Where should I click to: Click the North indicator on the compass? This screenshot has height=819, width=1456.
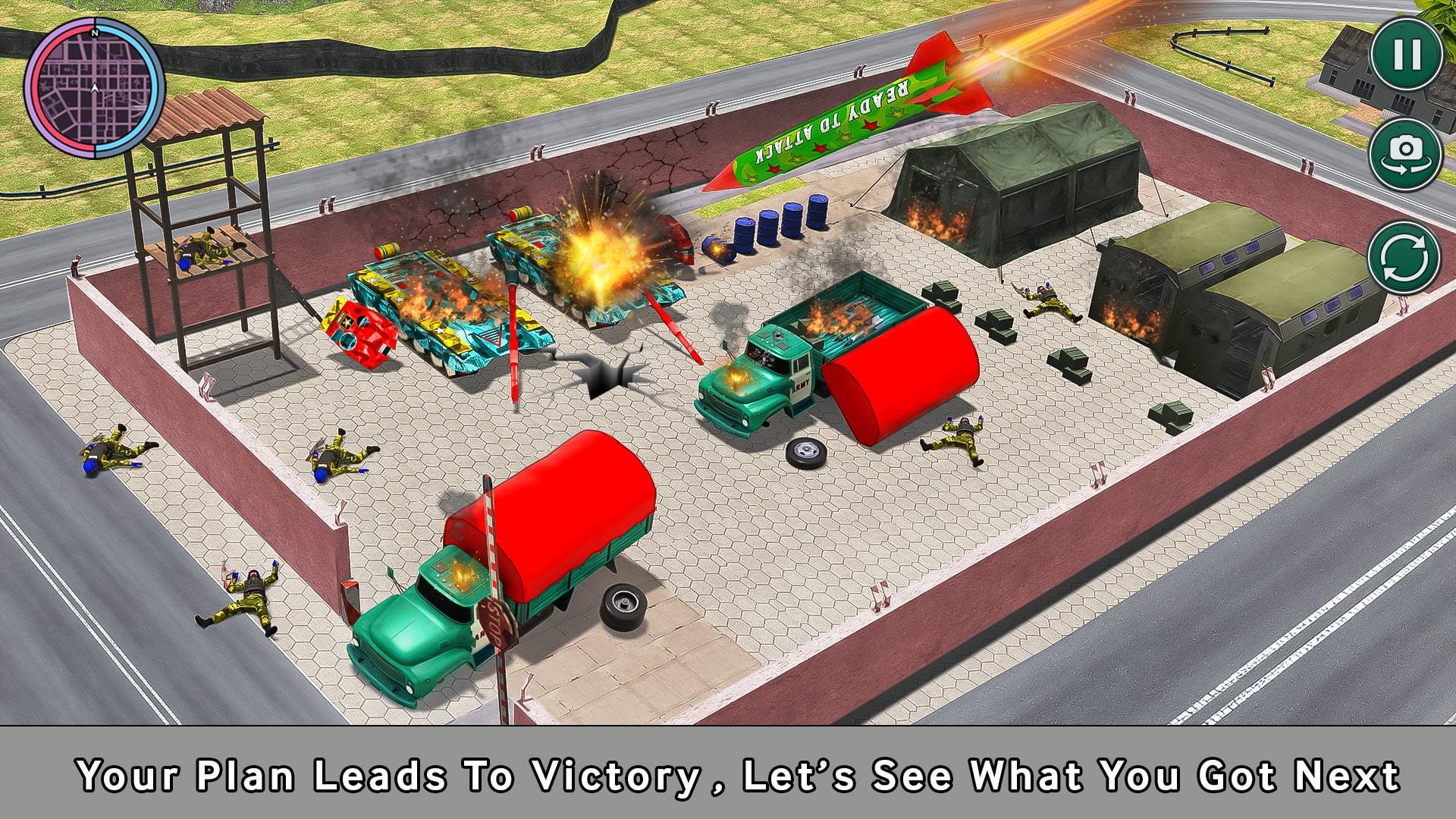(95, 34)
